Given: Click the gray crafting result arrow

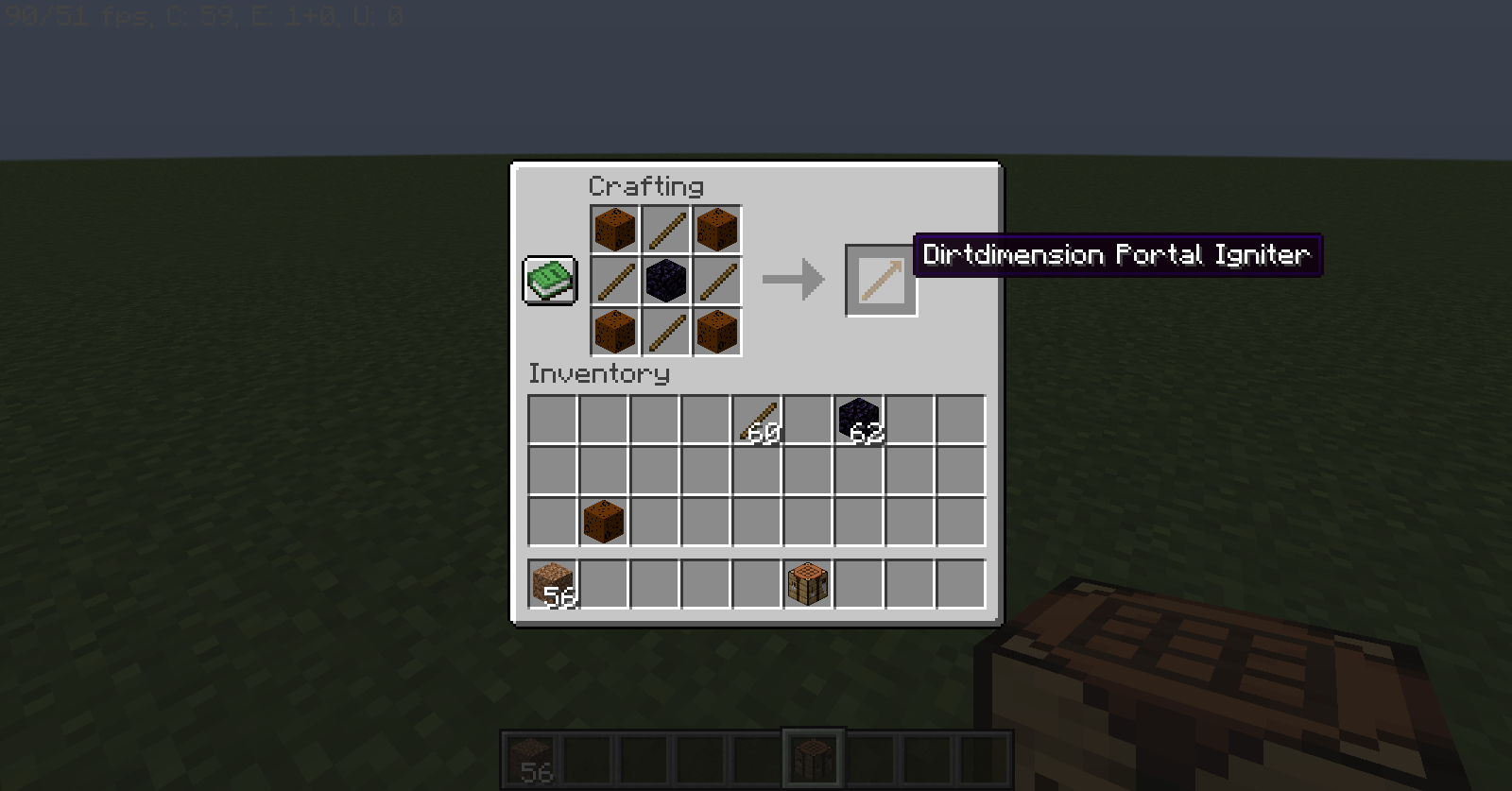Looking at the screenshot, I should click(794, 278).
